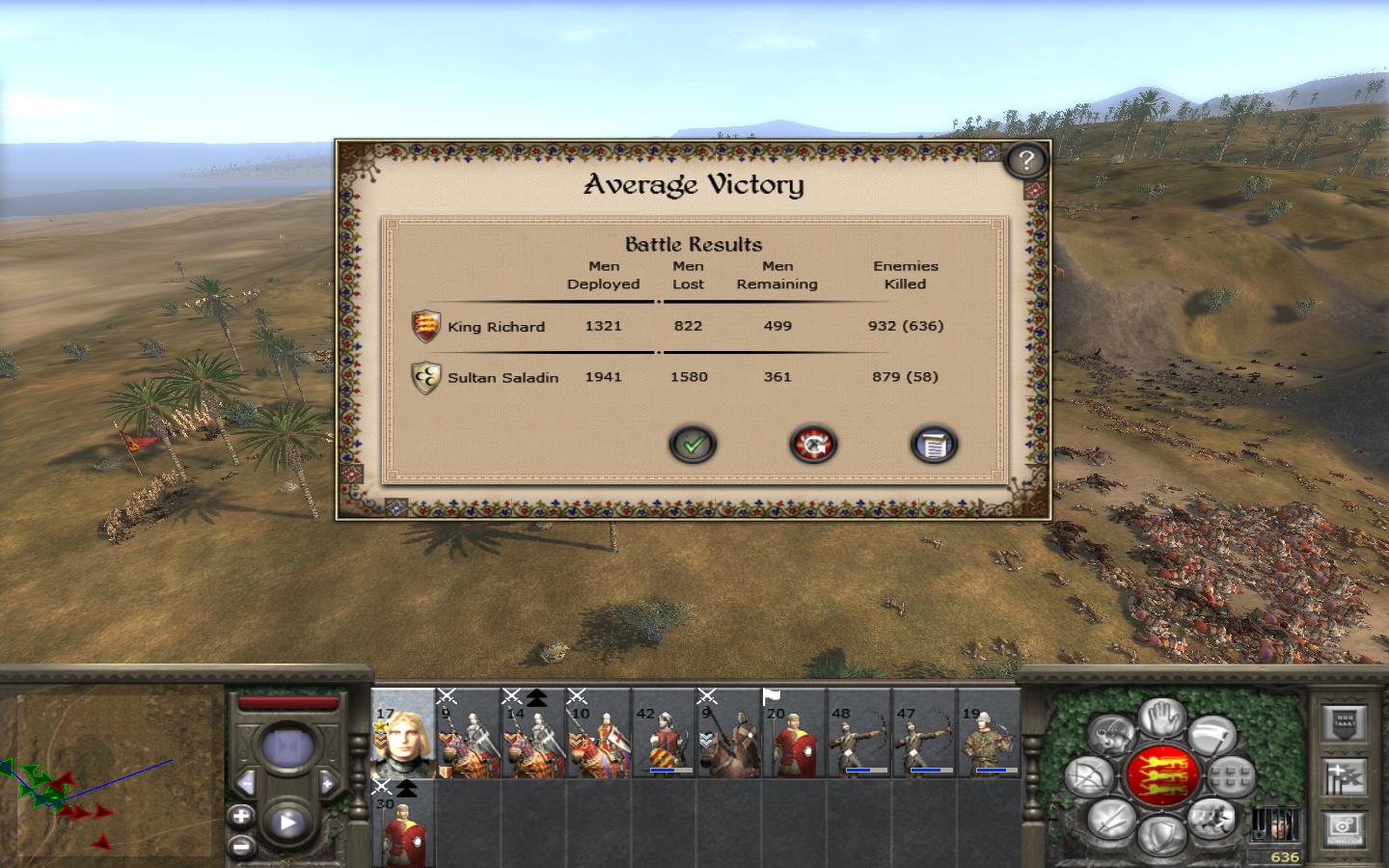Open the detailed battle statistics scroll
This screenshot has height=868, width=1389.
click(934, 445)
